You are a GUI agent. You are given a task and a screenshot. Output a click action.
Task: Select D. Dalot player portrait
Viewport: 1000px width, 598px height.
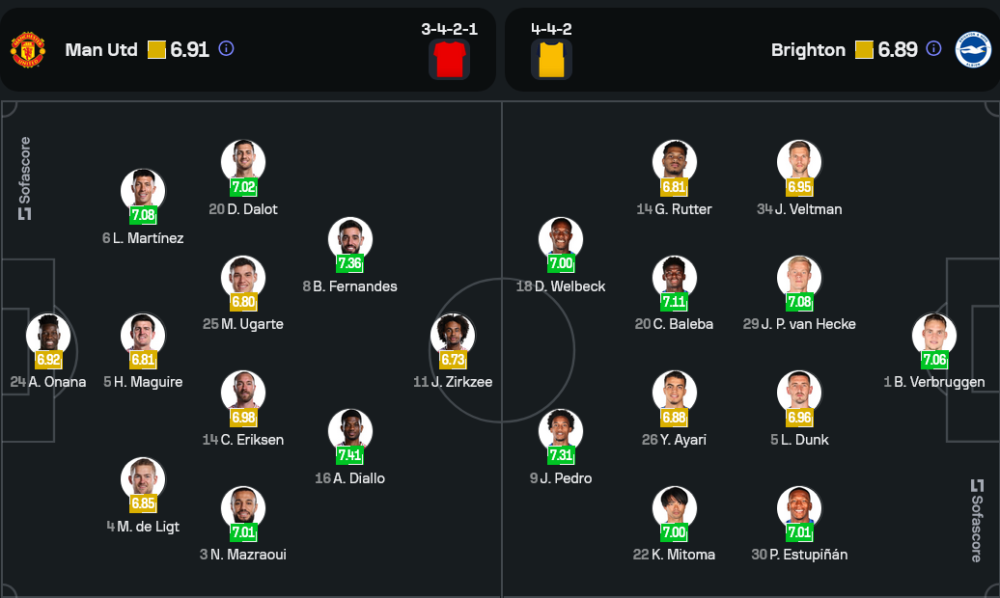[x=243, y=161]
